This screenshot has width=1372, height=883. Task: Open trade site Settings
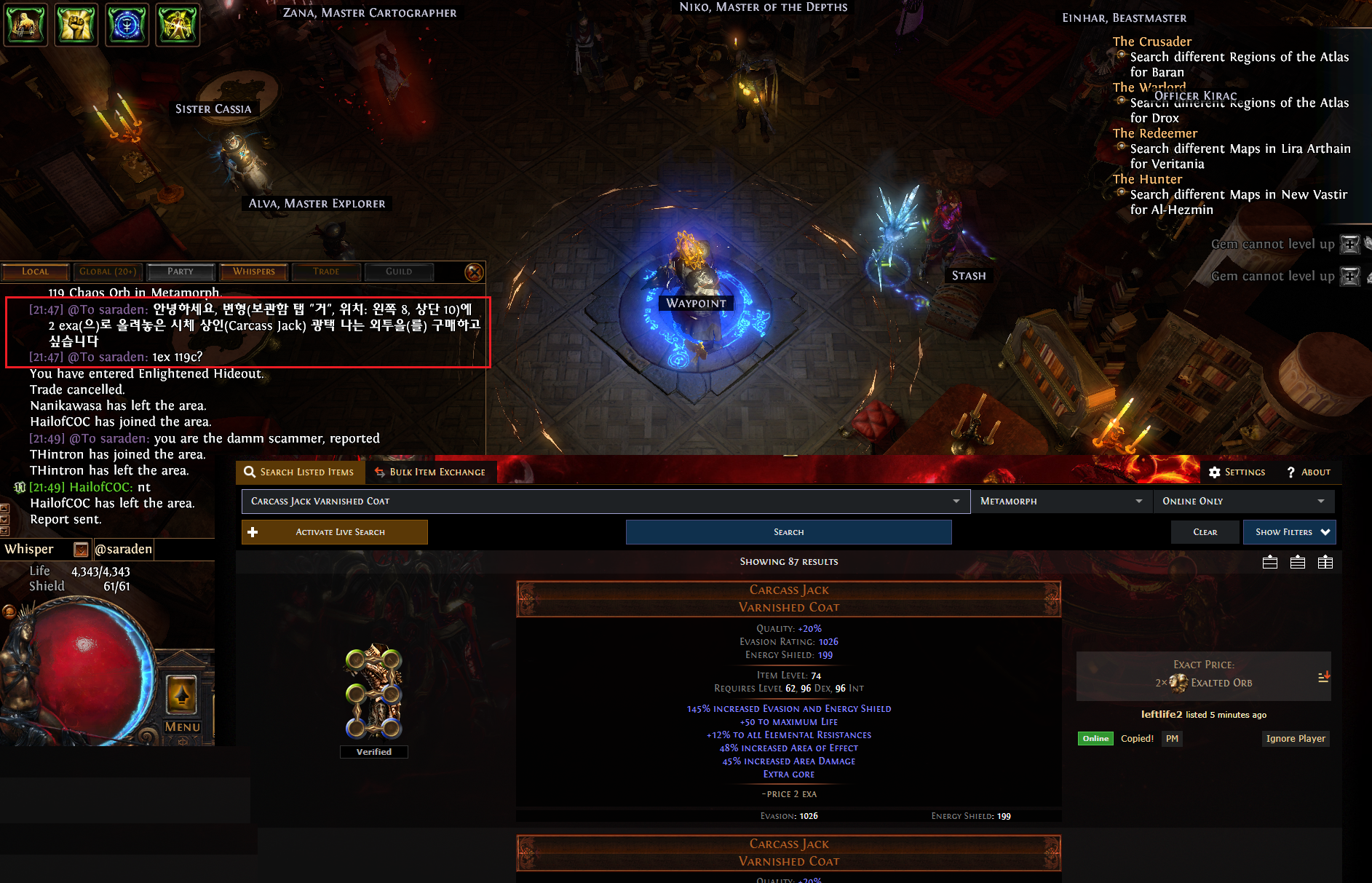tap(1237, 472)
